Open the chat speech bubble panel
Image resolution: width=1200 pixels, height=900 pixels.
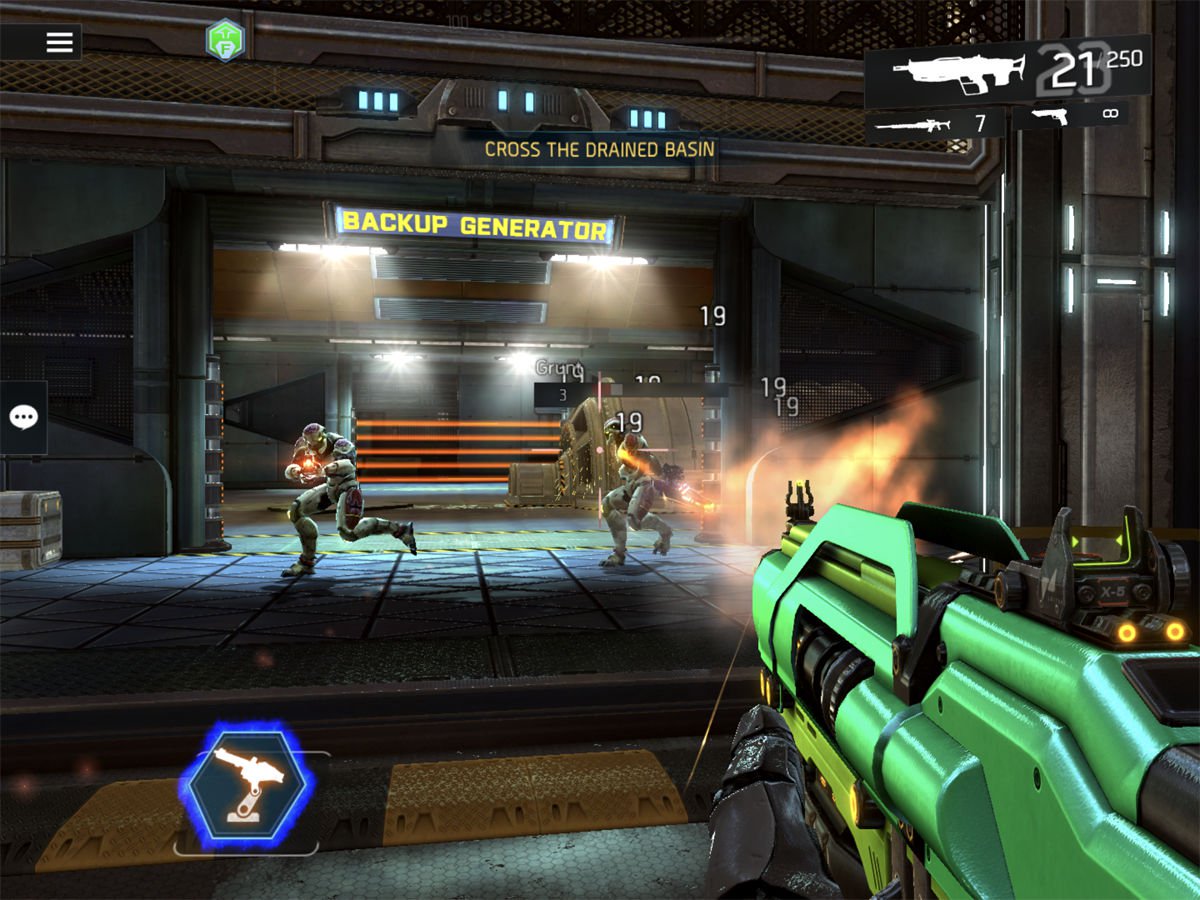click(23, 418)
